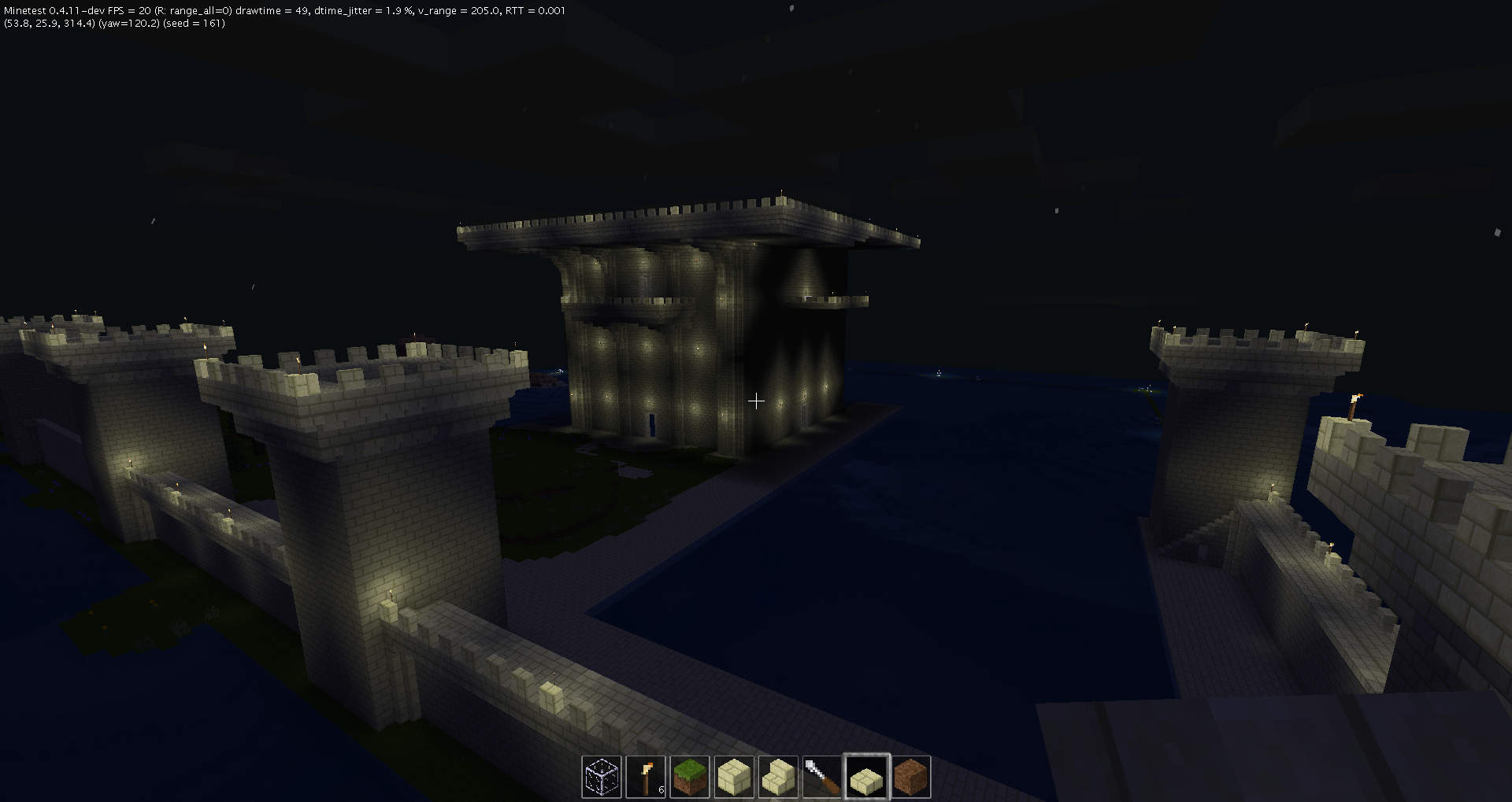The width and height of the screenshot is (1512, 802).
Task: Select the sandstone stairs item
Action: [777, 777]
